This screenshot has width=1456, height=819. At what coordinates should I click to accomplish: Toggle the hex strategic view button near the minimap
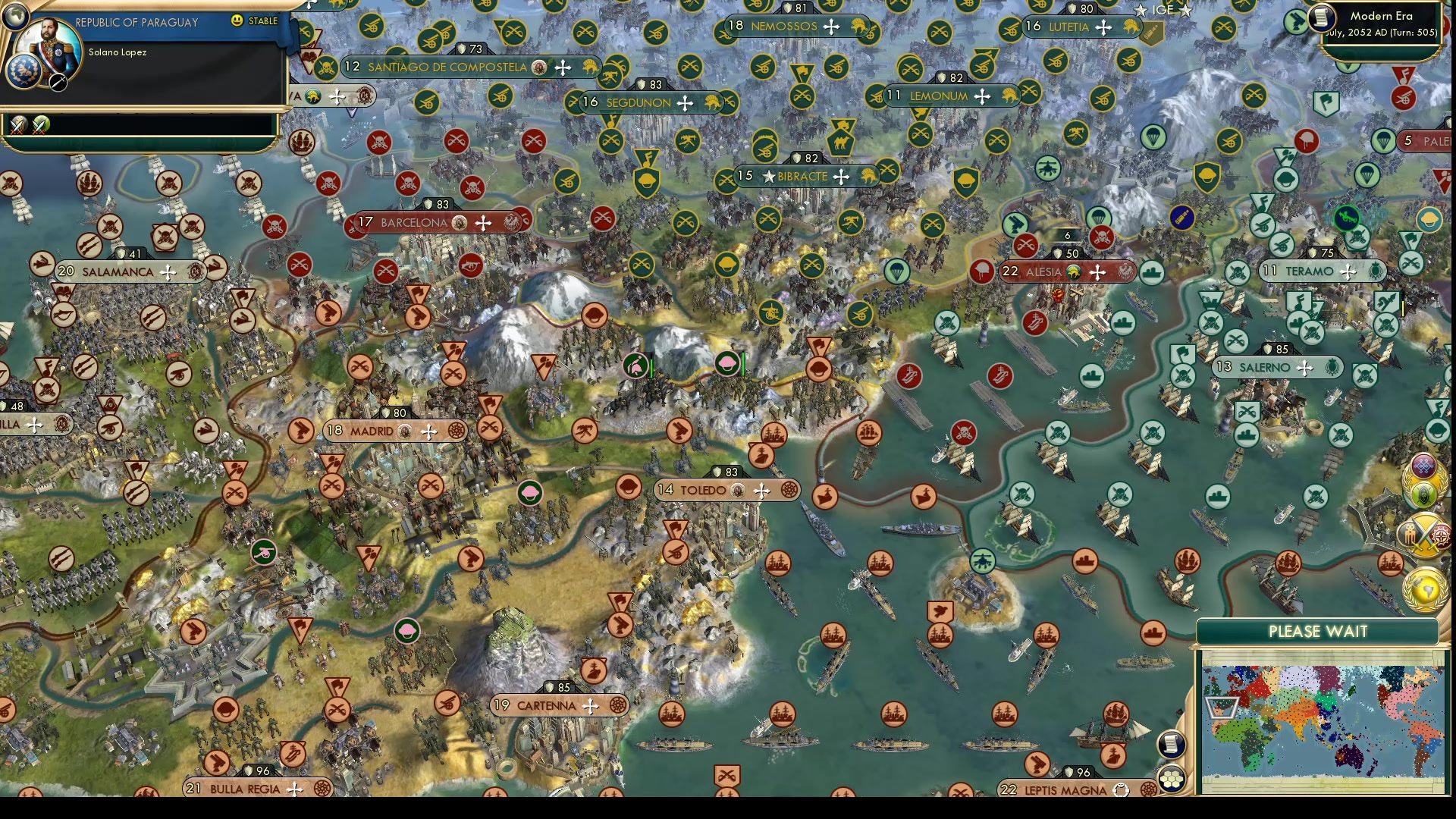pos(1172,779)
